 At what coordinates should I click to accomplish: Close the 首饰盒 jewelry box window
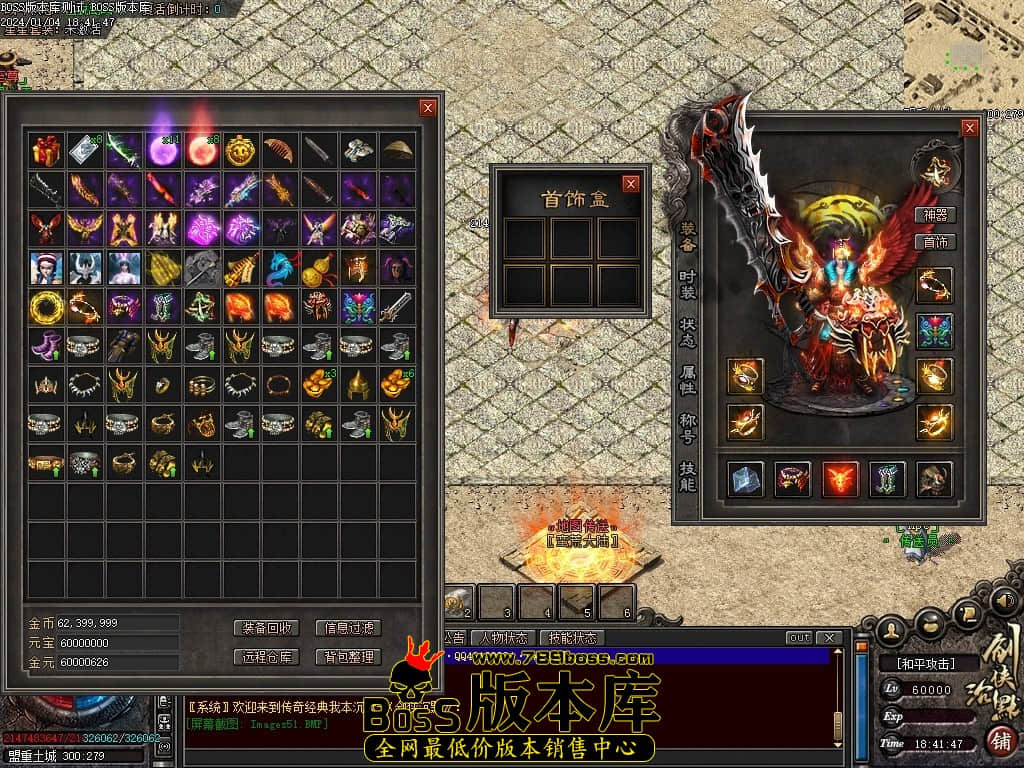630,184
